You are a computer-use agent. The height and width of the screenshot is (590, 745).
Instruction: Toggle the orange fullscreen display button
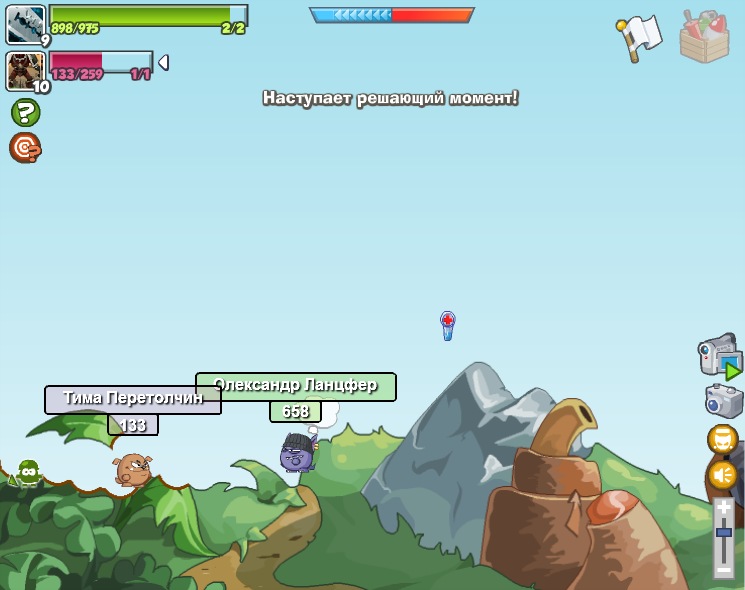coord(722,439)
